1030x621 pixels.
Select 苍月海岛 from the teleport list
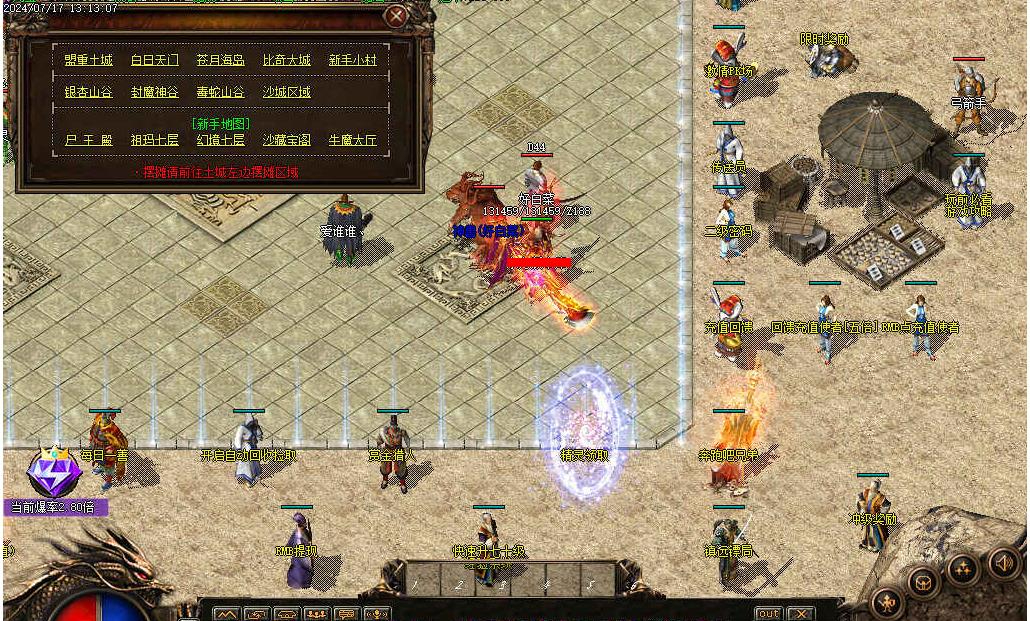[221, 60]
